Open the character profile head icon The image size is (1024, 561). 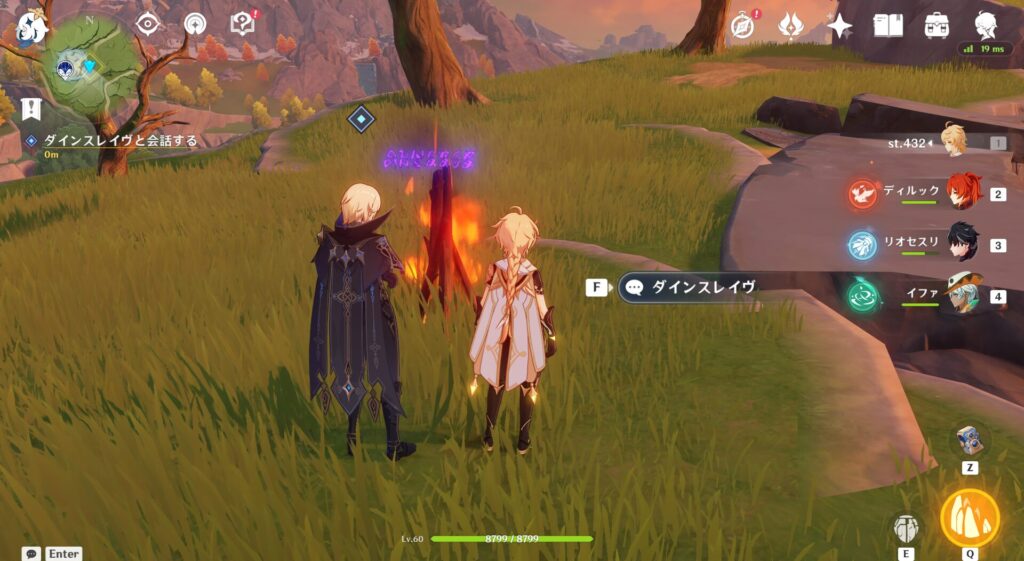(986, 26)
